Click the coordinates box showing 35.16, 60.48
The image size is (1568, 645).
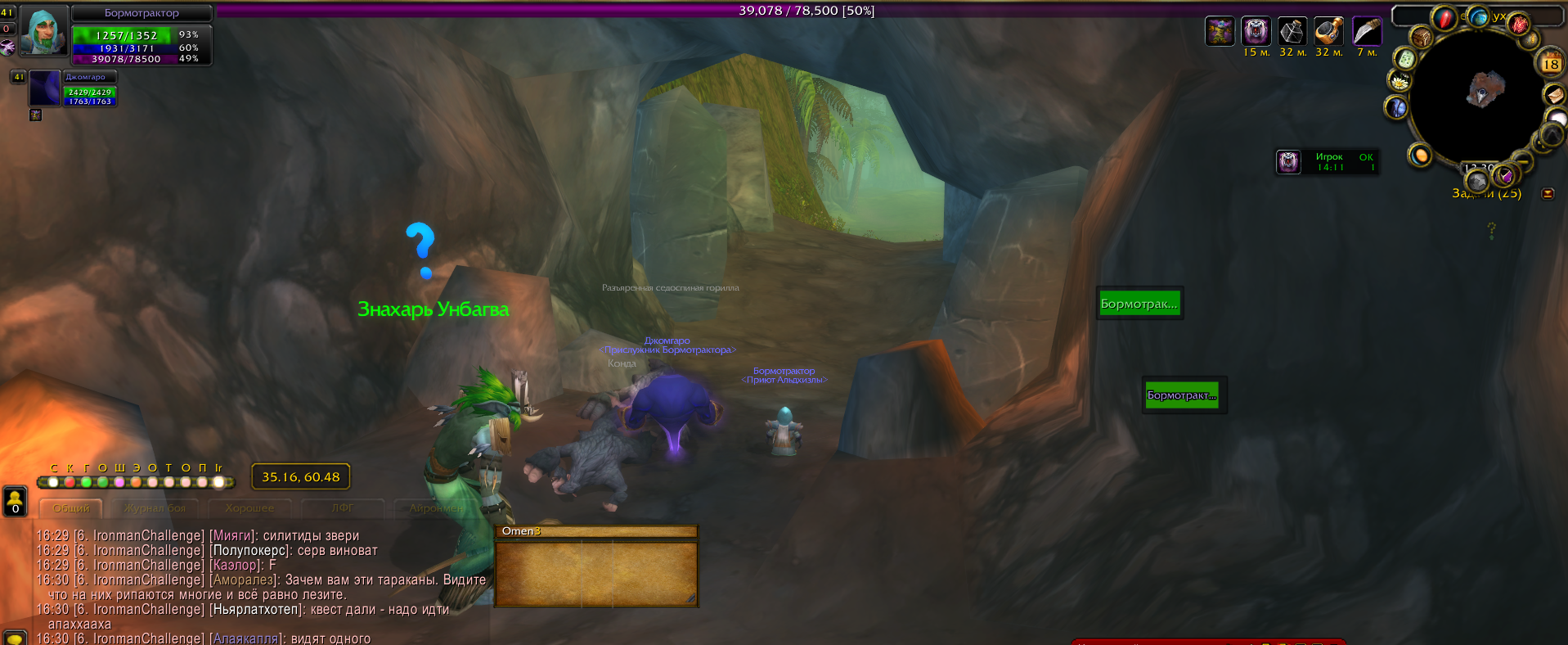point(300,476)
